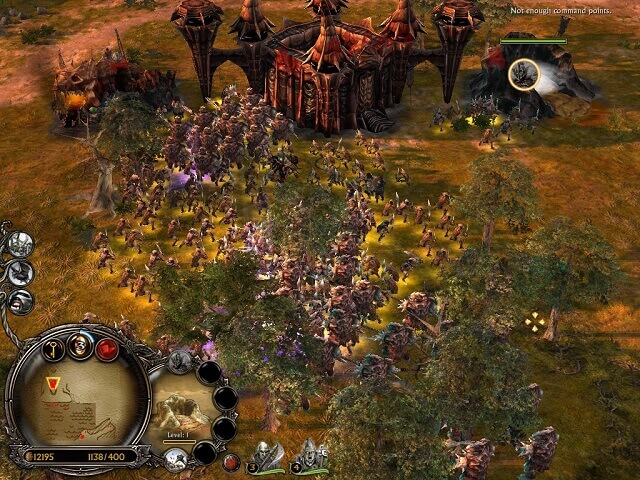Click the unit icon atop the command ring
This screenshot has width=640, height=480.
coord(180,362)
